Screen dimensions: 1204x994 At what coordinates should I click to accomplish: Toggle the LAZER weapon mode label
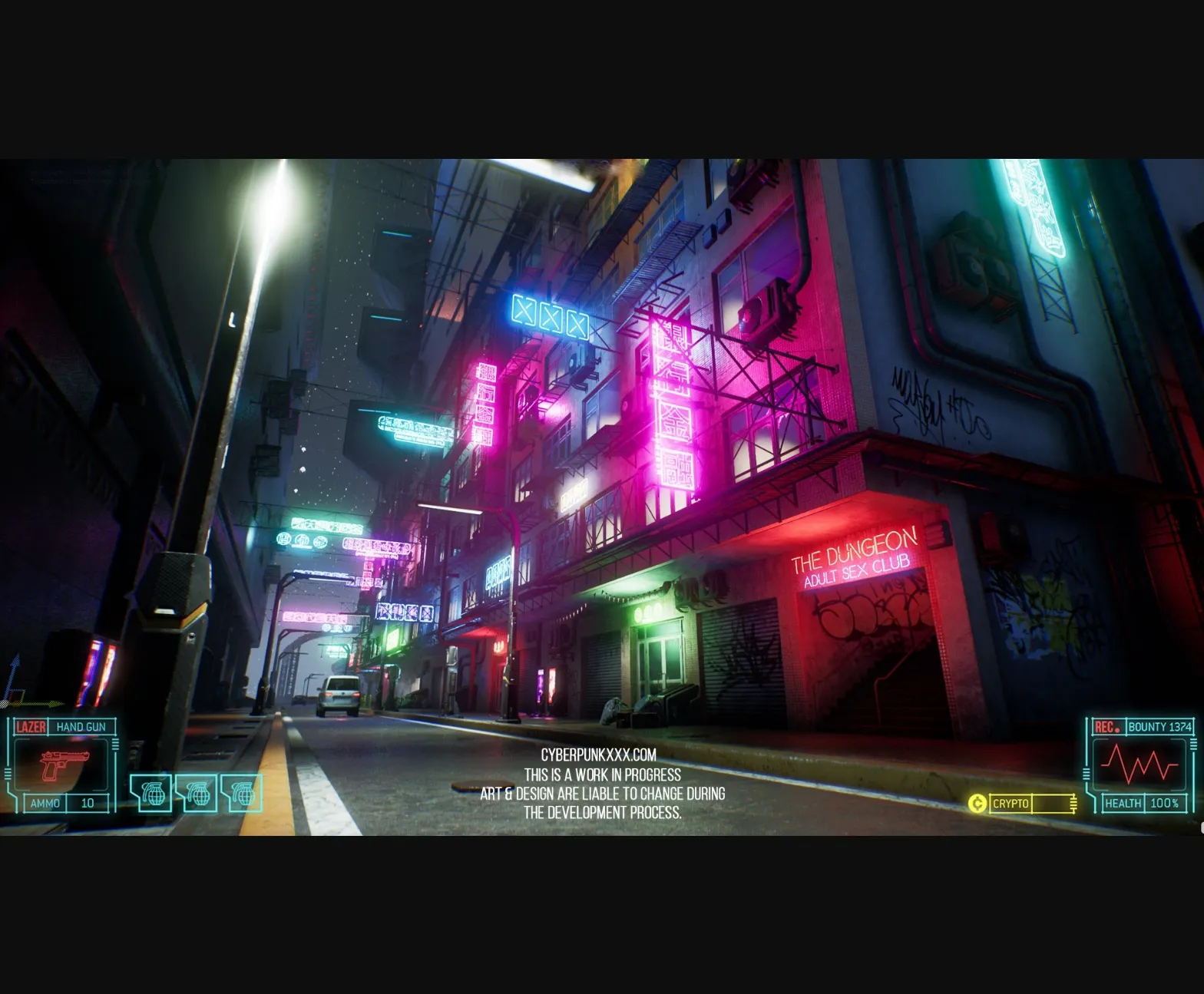tap(30, 726)
